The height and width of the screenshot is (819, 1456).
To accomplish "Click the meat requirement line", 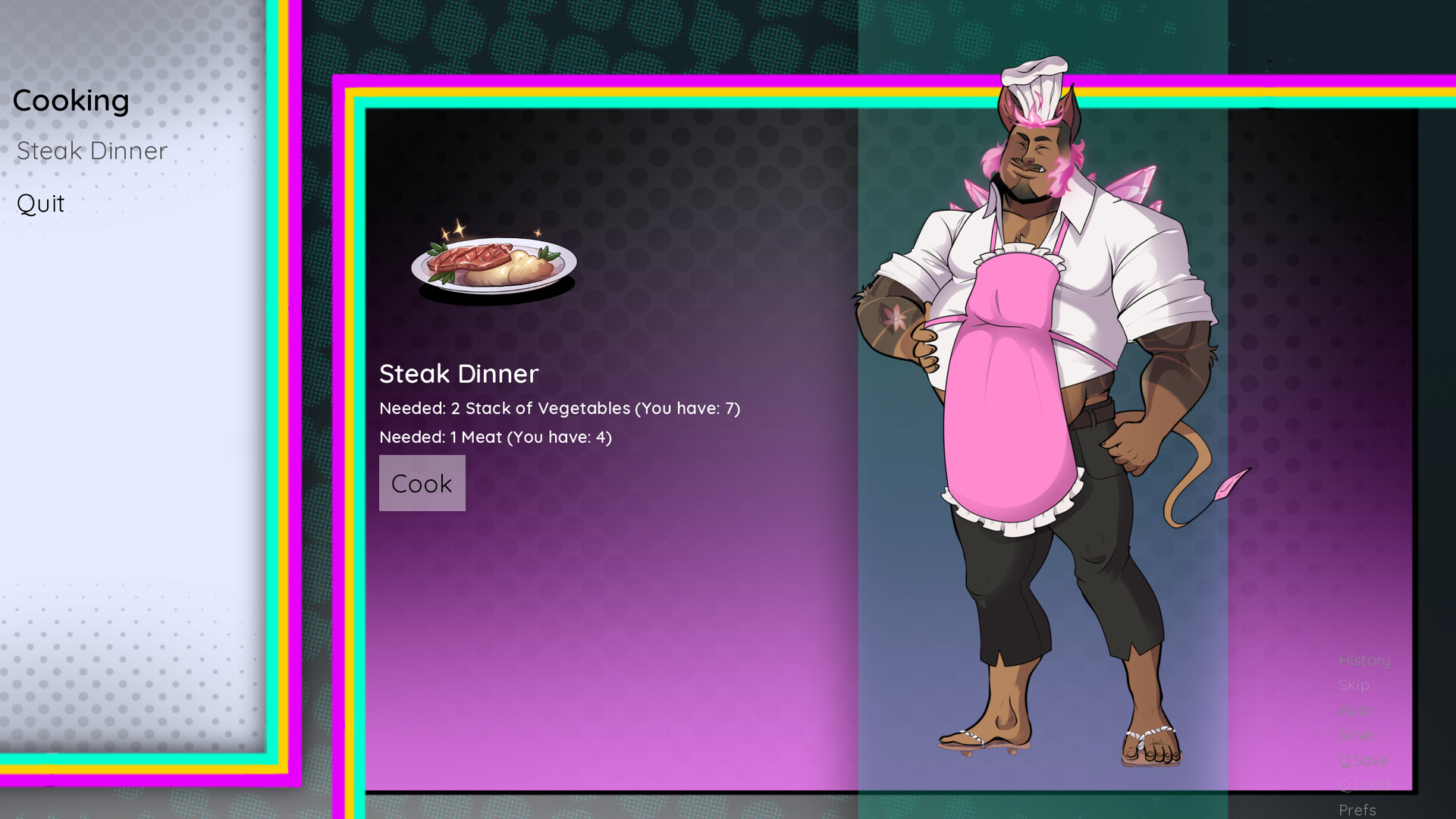I will pyautogui.click(x=495, y=437).
